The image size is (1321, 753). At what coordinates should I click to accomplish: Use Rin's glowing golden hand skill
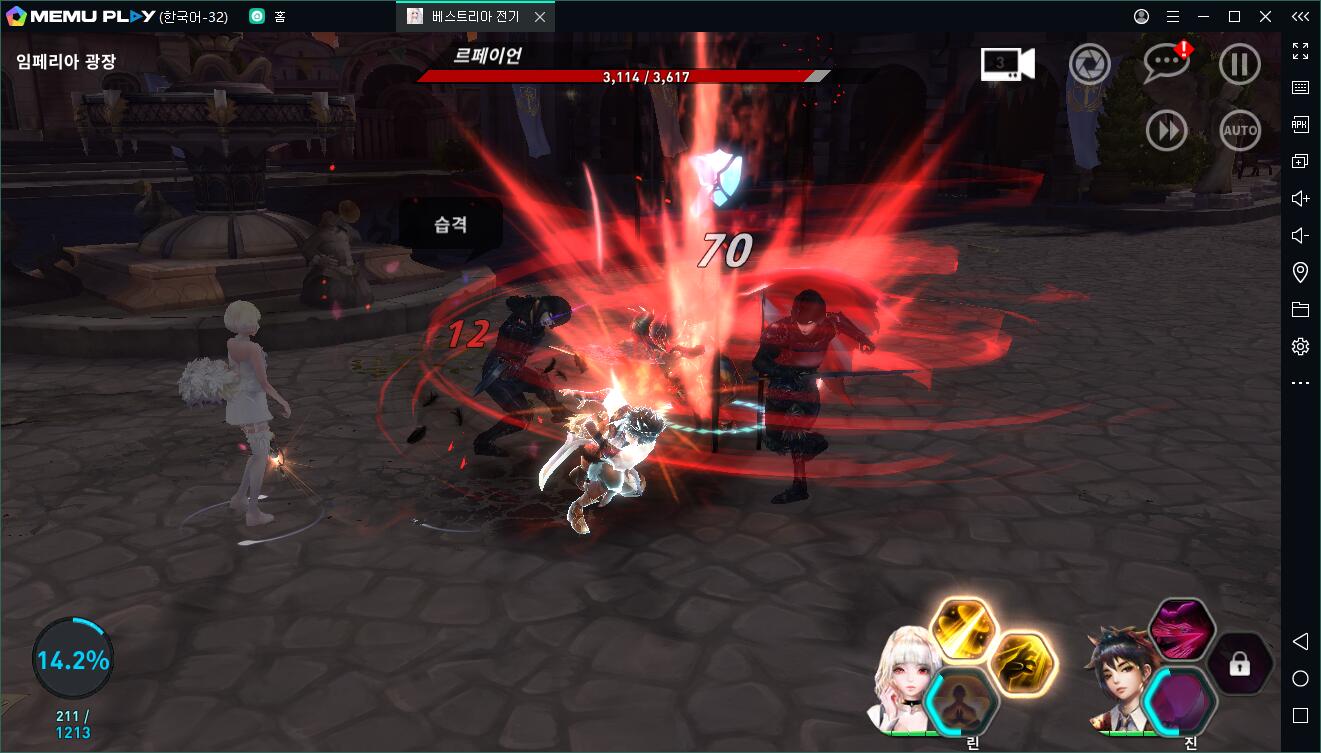coord(1024,664)
